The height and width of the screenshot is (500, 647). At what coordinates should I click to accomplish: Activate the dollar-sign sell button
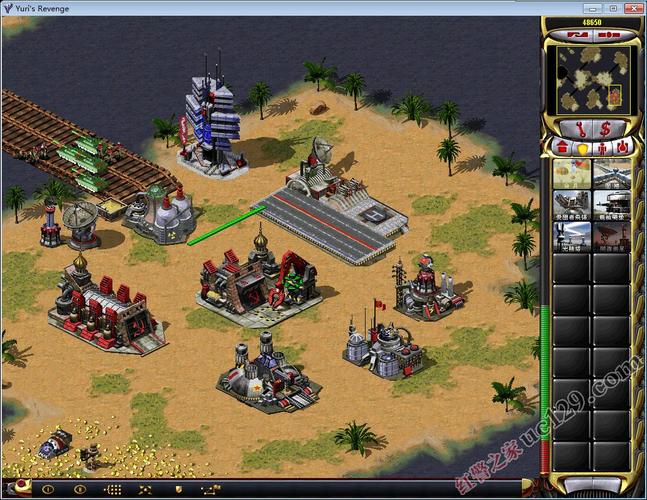606,129
